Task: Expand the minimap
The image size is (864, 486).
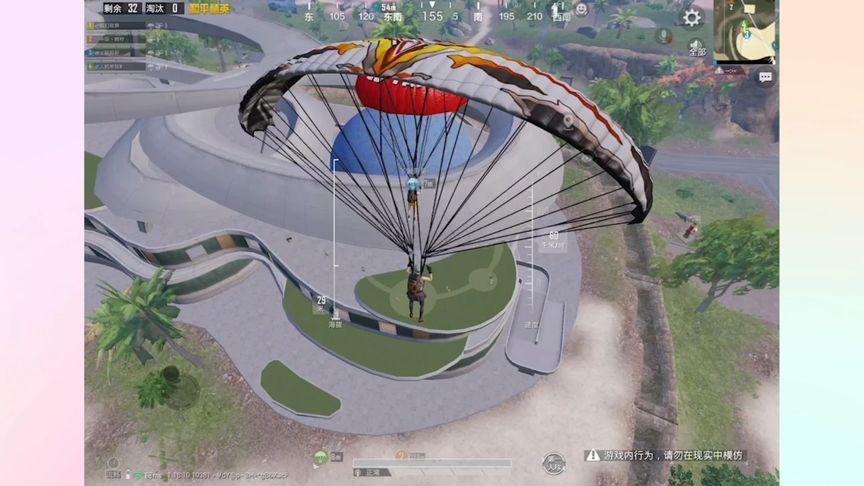Action: 746,30
